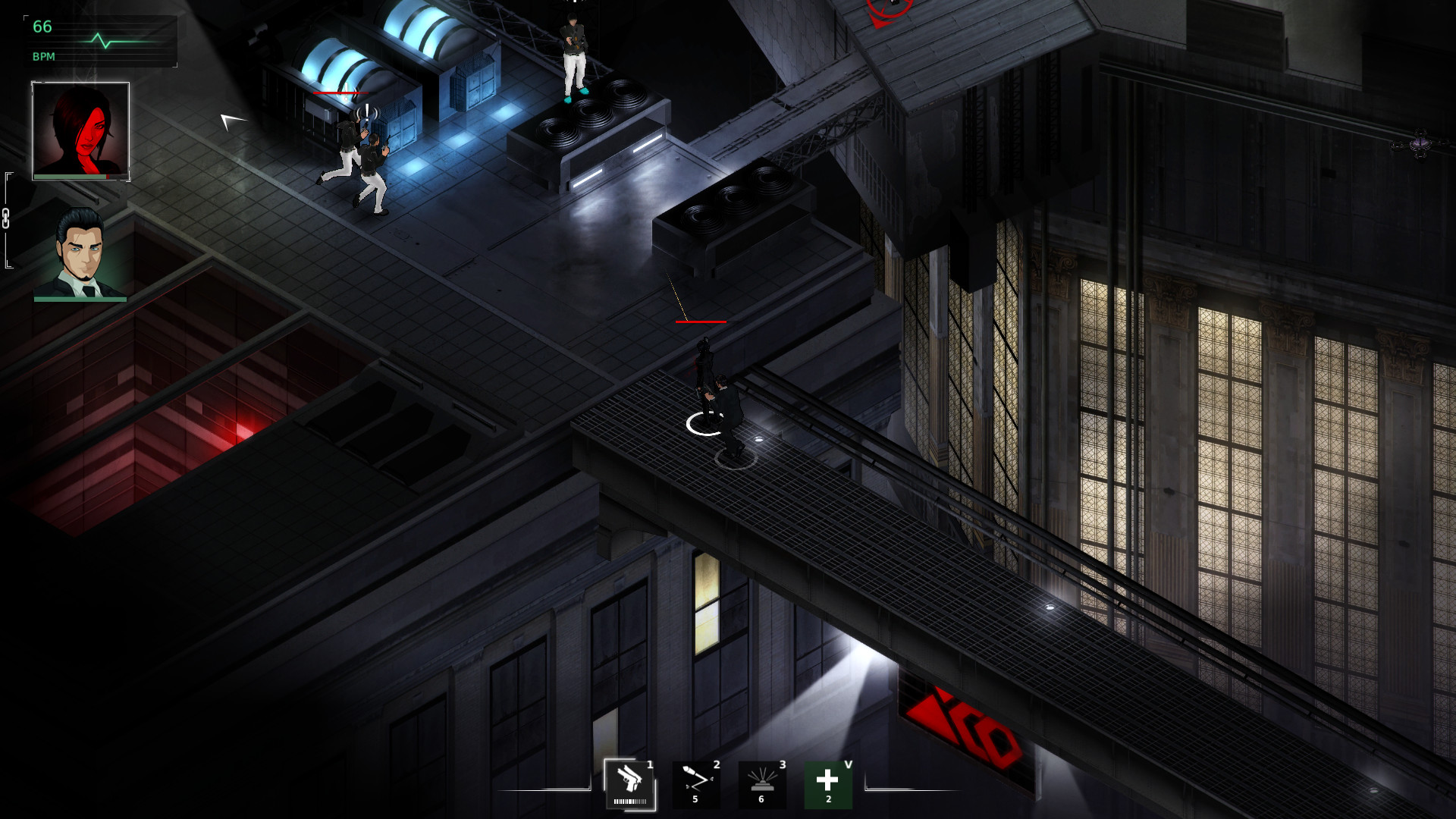The image size is (1456, 819).
Task: Select the pistol in weapon slot 1
Action: 628,777
